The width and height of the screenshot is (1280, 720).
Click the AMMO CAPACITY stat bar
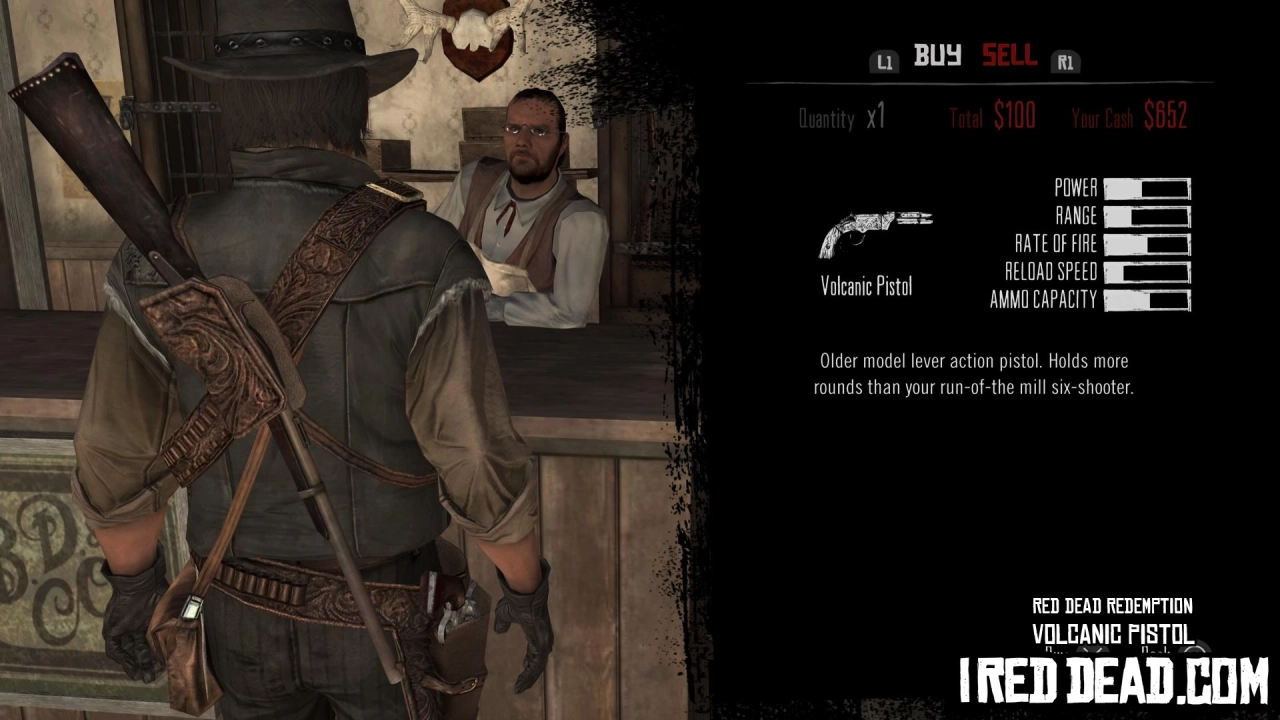(1147, 299)
